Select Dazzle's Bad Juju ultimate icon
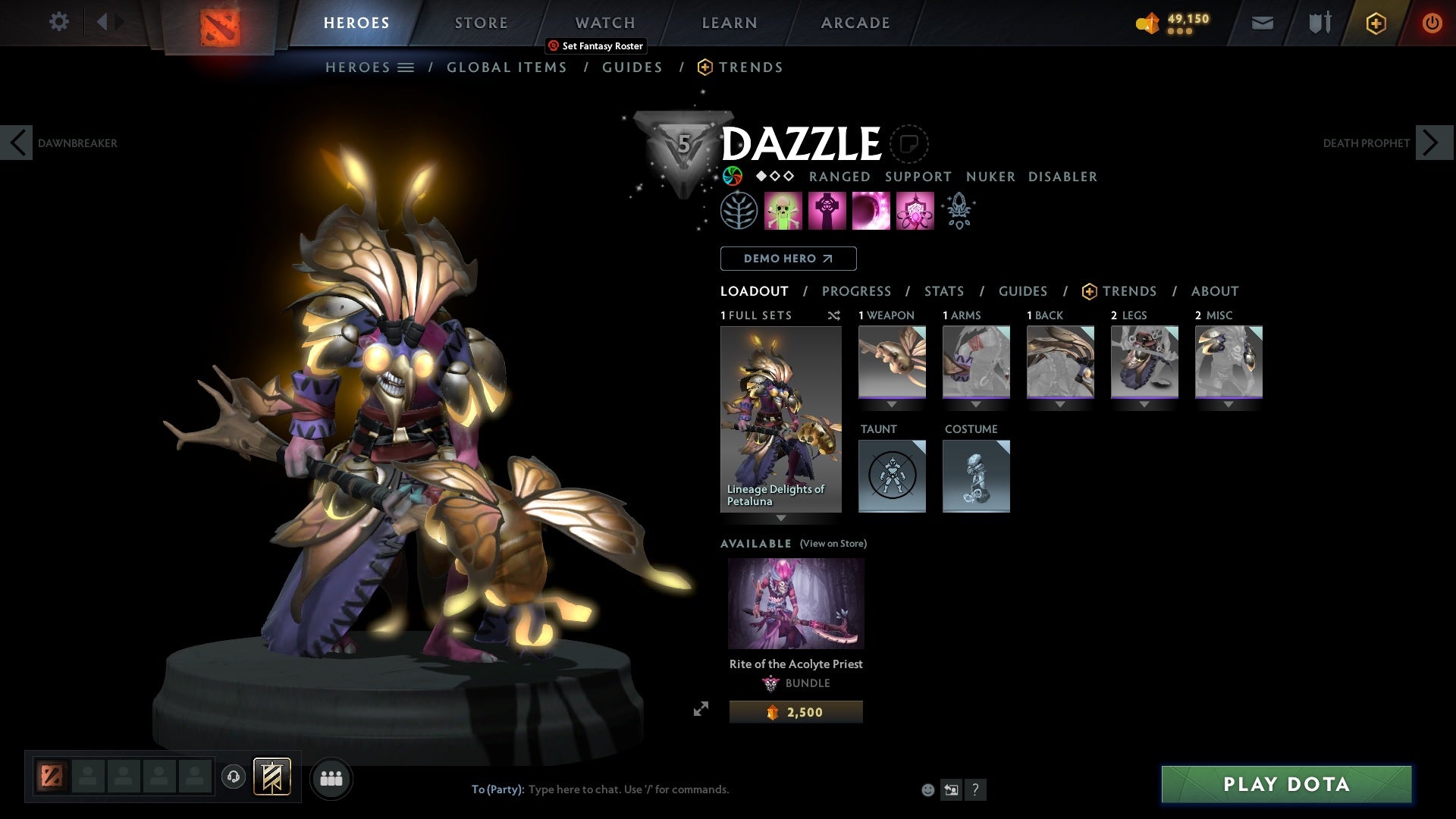1456x819 pixels. (914, 210)
